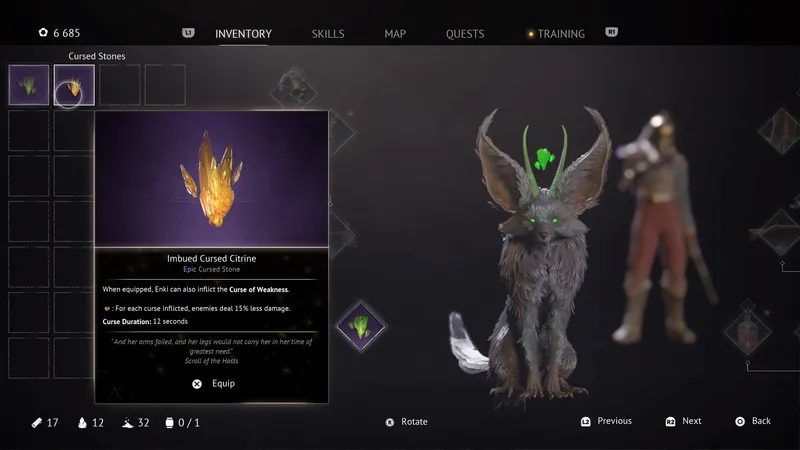The image size is (800, 450).
Task: Select the Imbued Cursed Citrine slot
Action: 74,85
